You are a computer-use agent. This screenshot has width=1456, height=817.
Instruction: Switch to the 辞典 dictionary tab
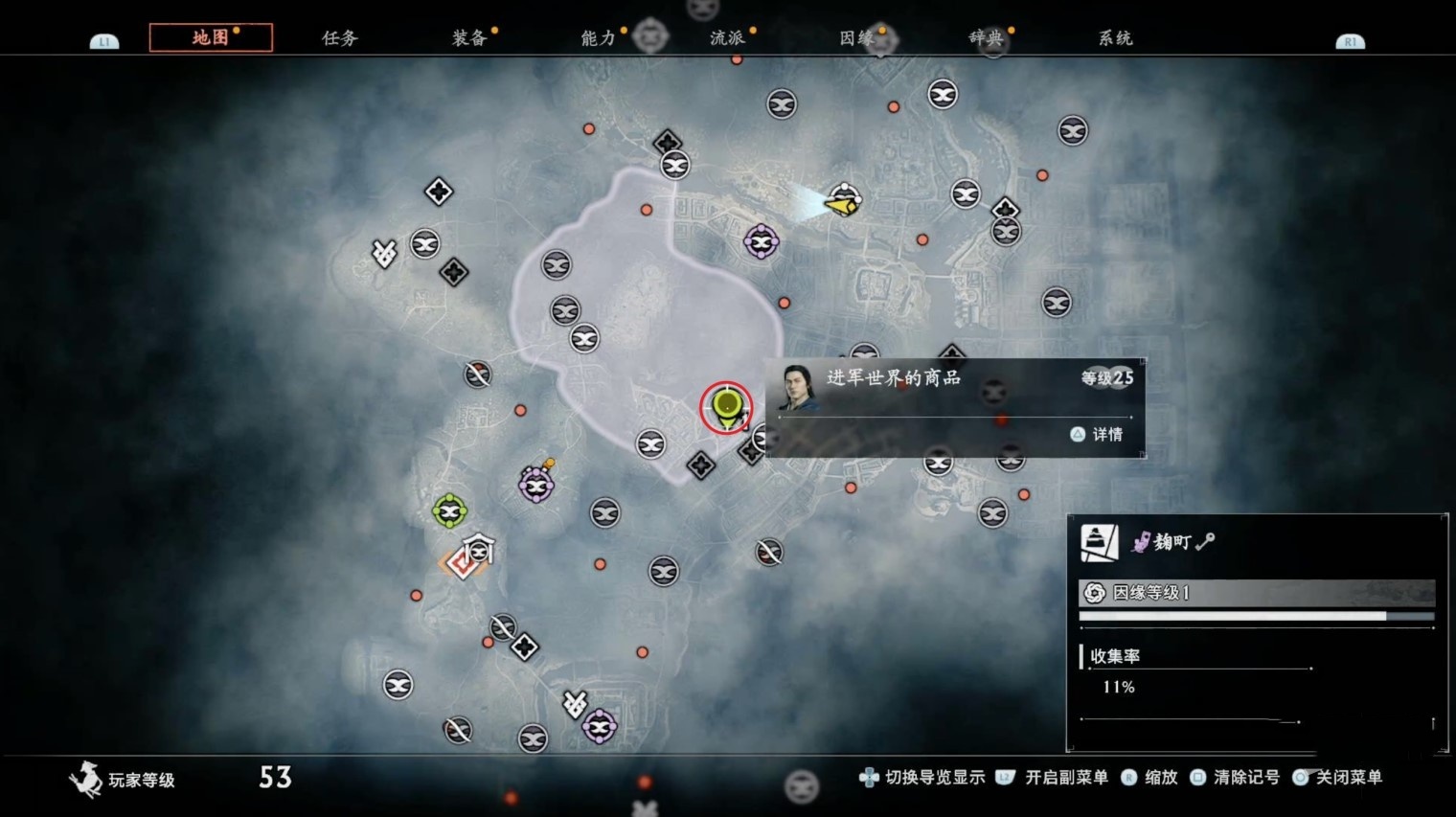986,38
